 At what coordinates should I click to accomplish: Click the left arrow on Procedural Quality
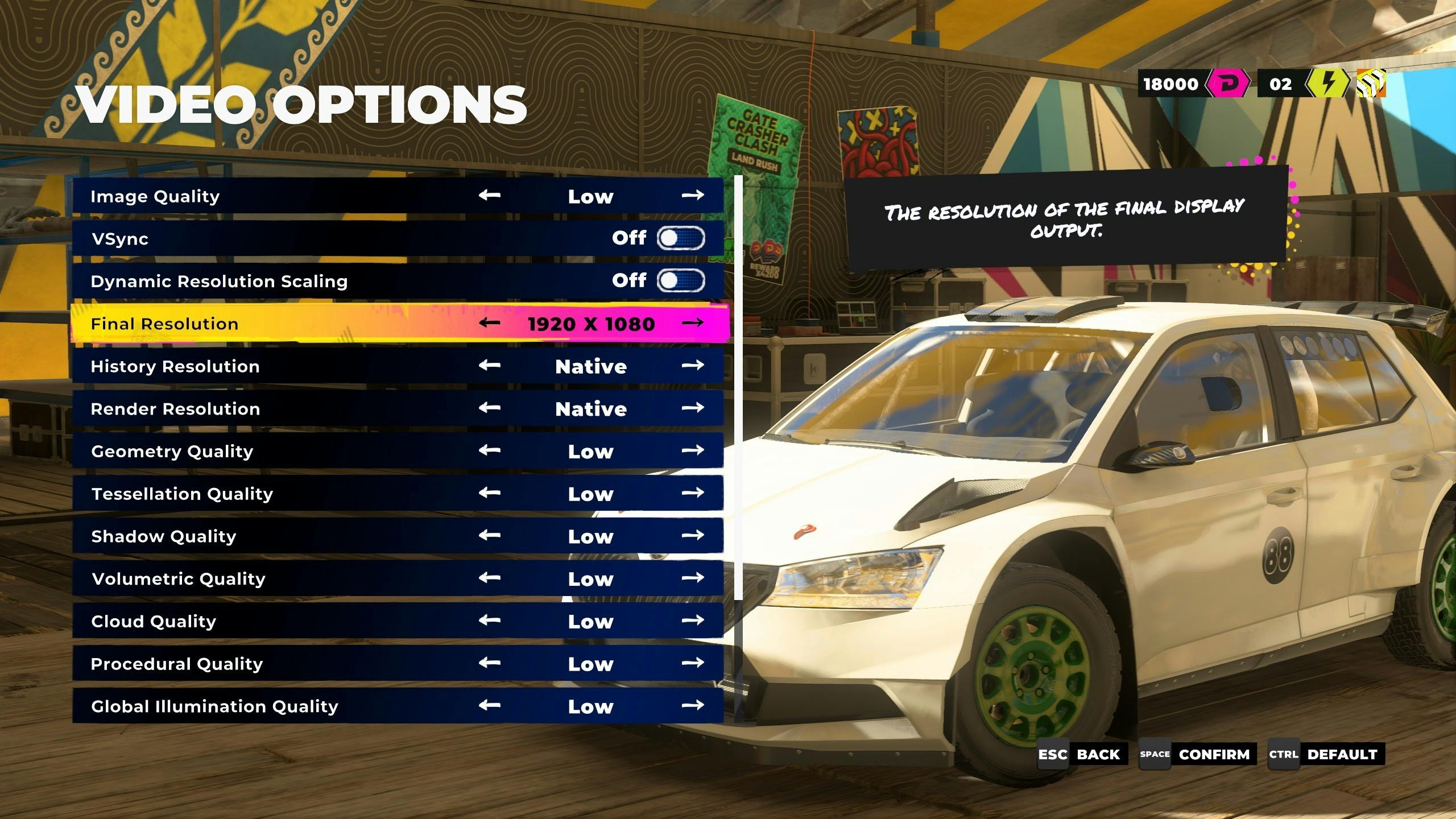[489, 663]
